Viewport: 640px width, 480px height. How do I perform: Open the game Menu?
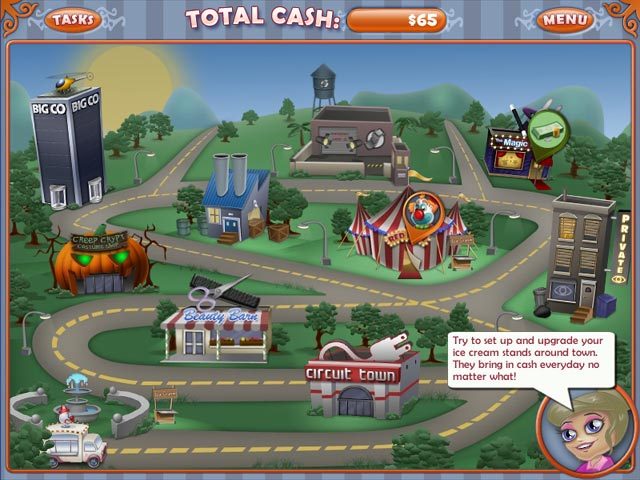coord(564,19)
